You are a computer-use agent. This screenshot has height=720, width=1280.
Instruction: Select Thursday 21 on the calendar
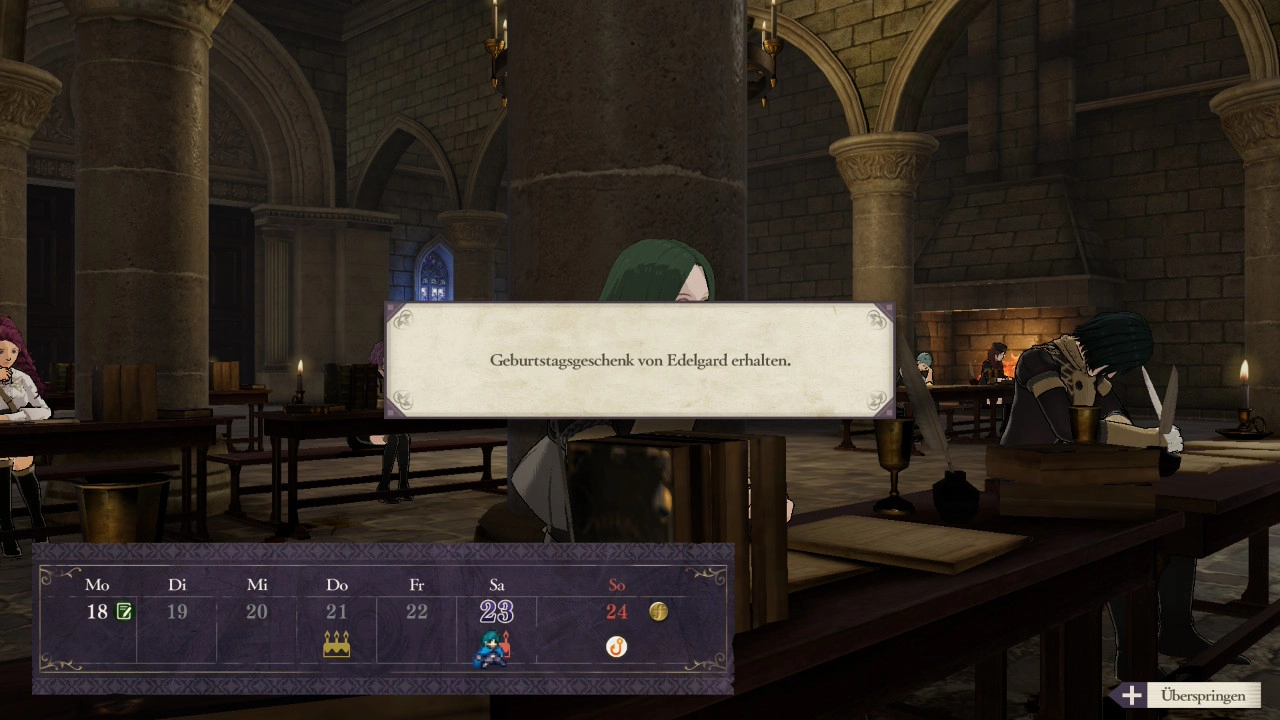(337, 611)
